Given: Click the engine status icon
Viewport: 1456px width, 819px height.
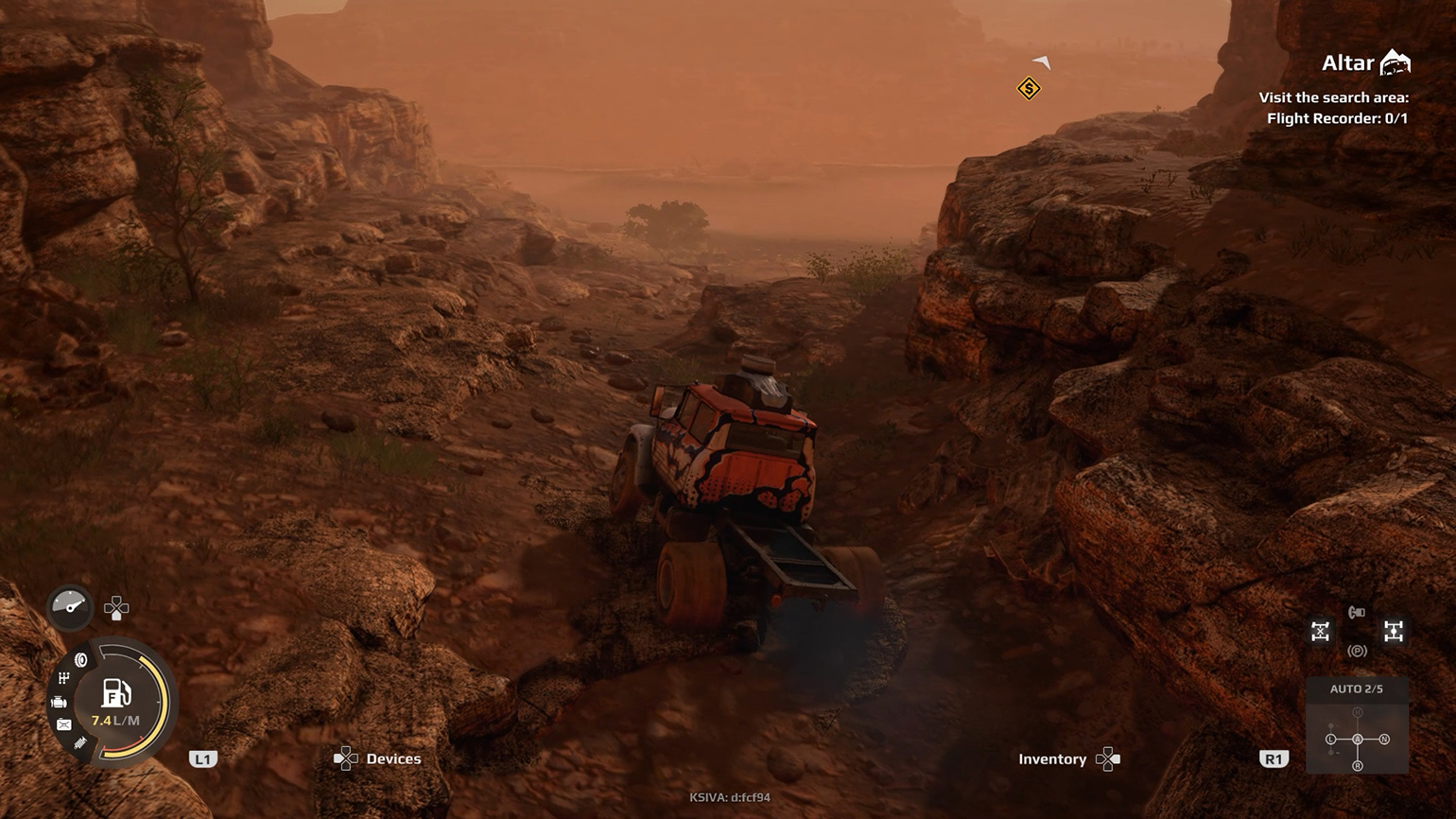Looking at the screenshot, I should [60, 703].
